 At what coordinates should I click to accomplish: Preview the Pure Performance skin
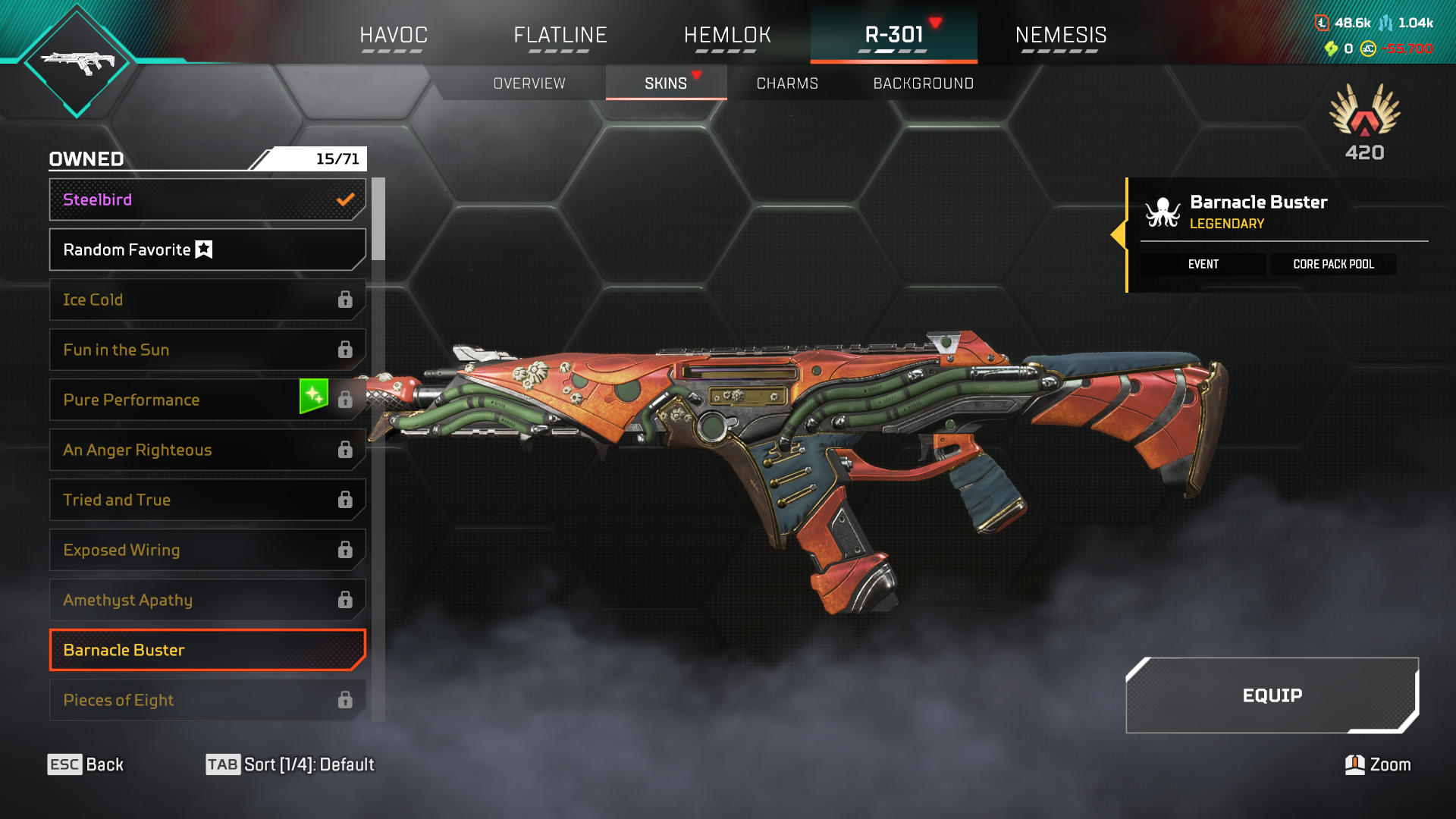pos(174,400)
